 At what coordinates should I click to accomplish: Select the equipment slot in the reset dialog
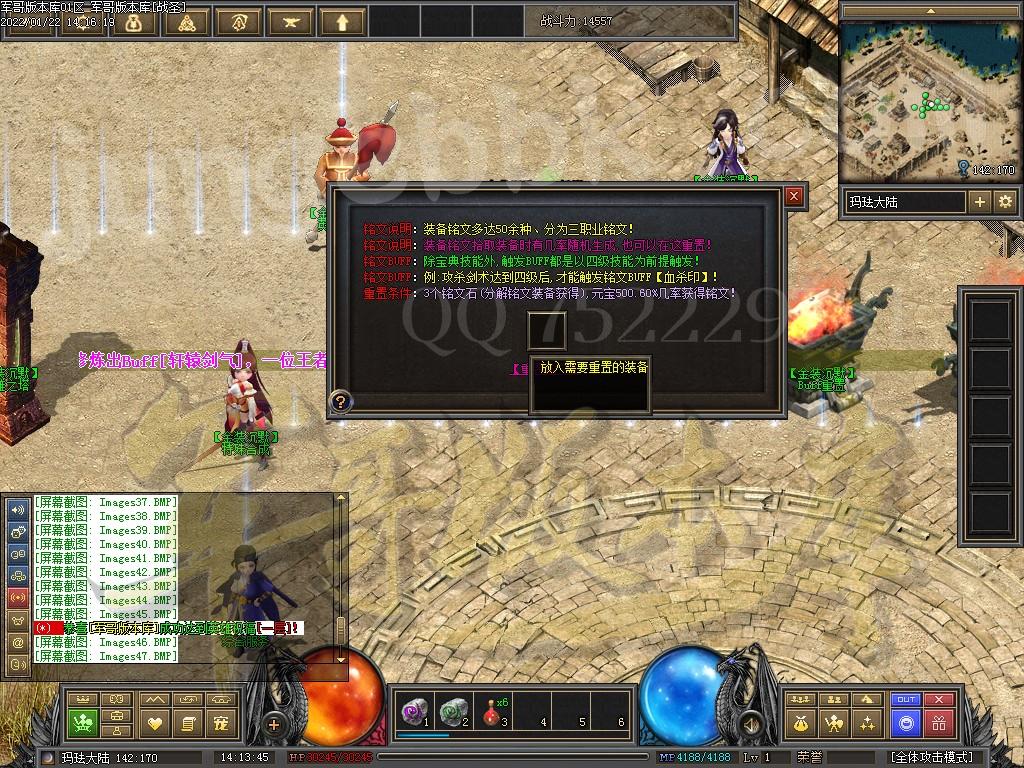pyautogui.click(x=547, y=331)
